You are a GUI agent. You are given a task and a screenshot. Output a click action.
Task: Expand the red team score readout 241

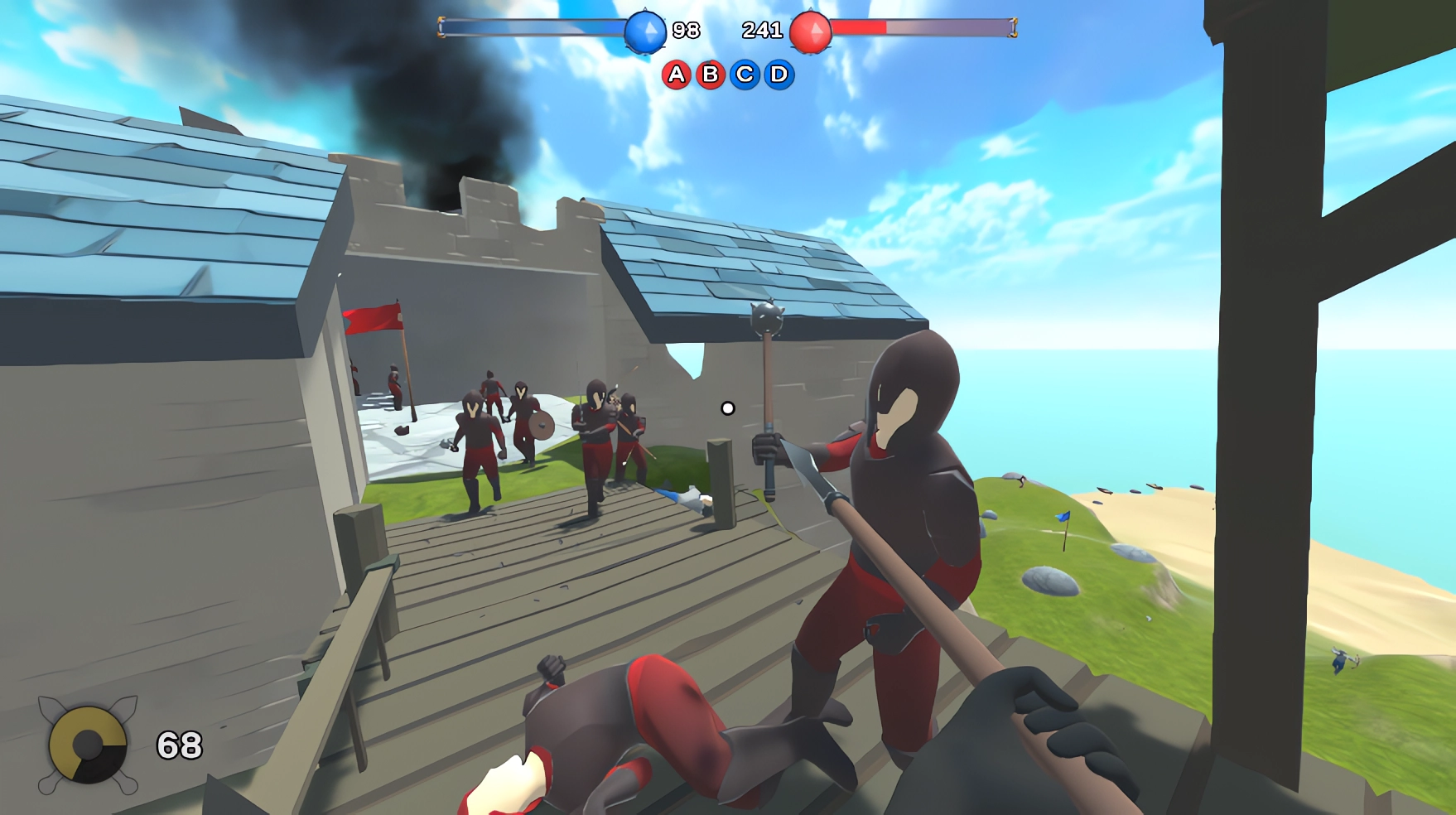pyautogui.click(x=764, y=30)
